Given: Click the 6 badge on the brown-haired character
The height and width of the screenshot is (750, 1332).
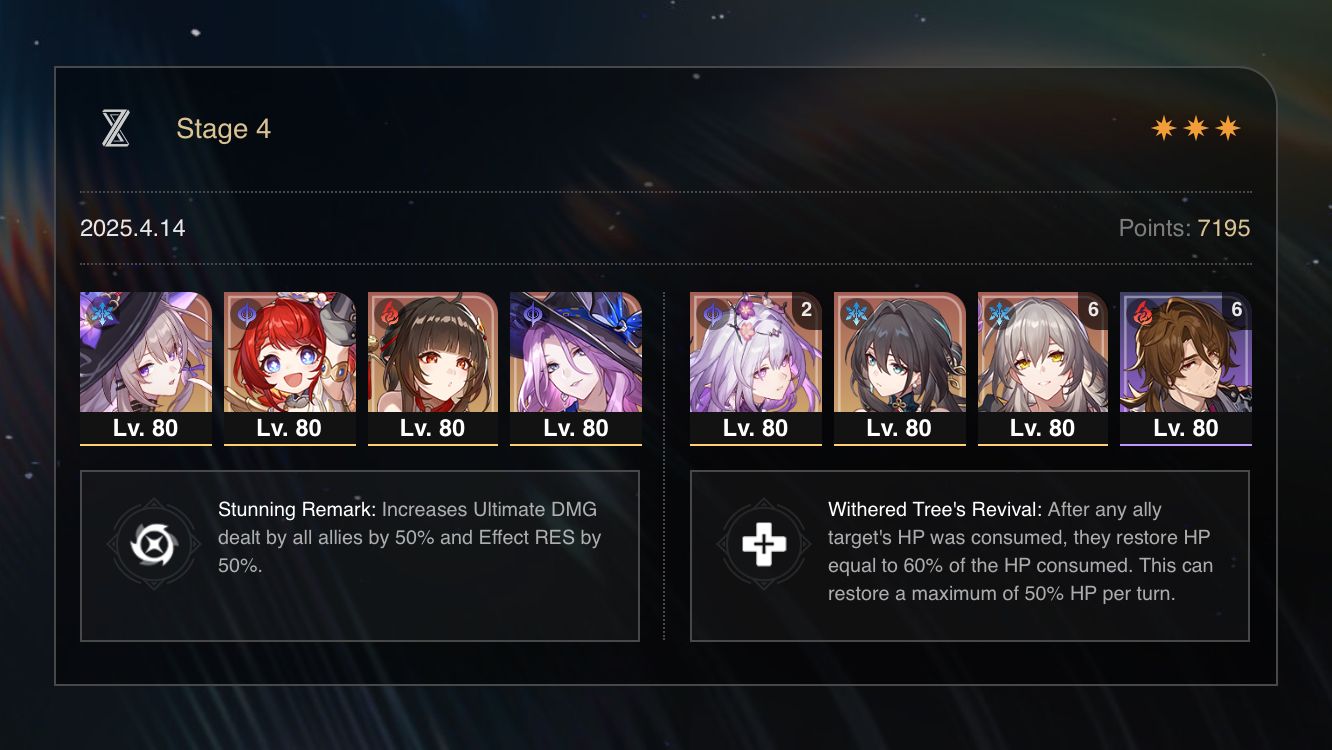Looking at the screenshot, I should point(1238,311).
